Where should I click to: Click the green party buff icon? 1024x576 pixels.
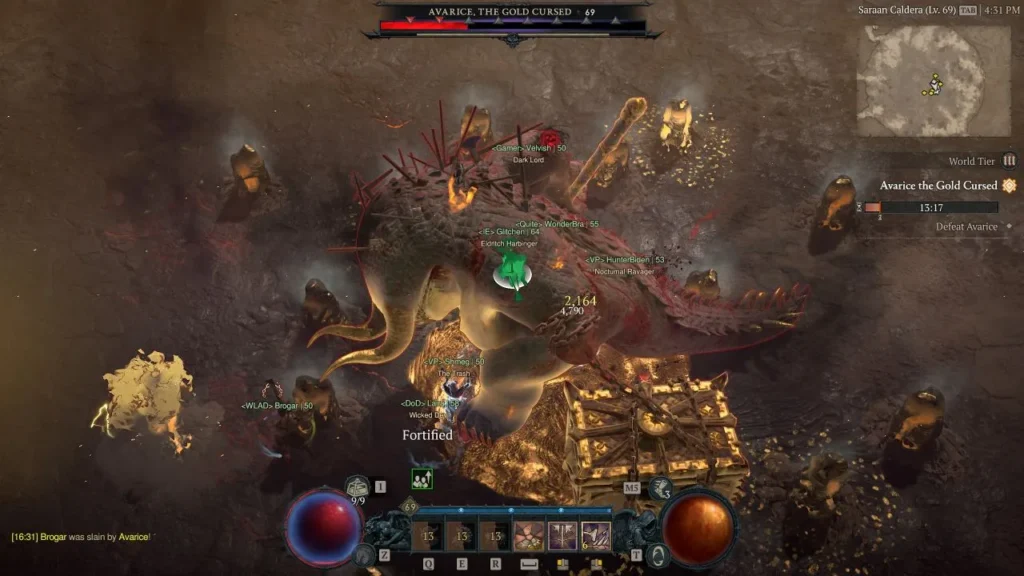point(422,479)
